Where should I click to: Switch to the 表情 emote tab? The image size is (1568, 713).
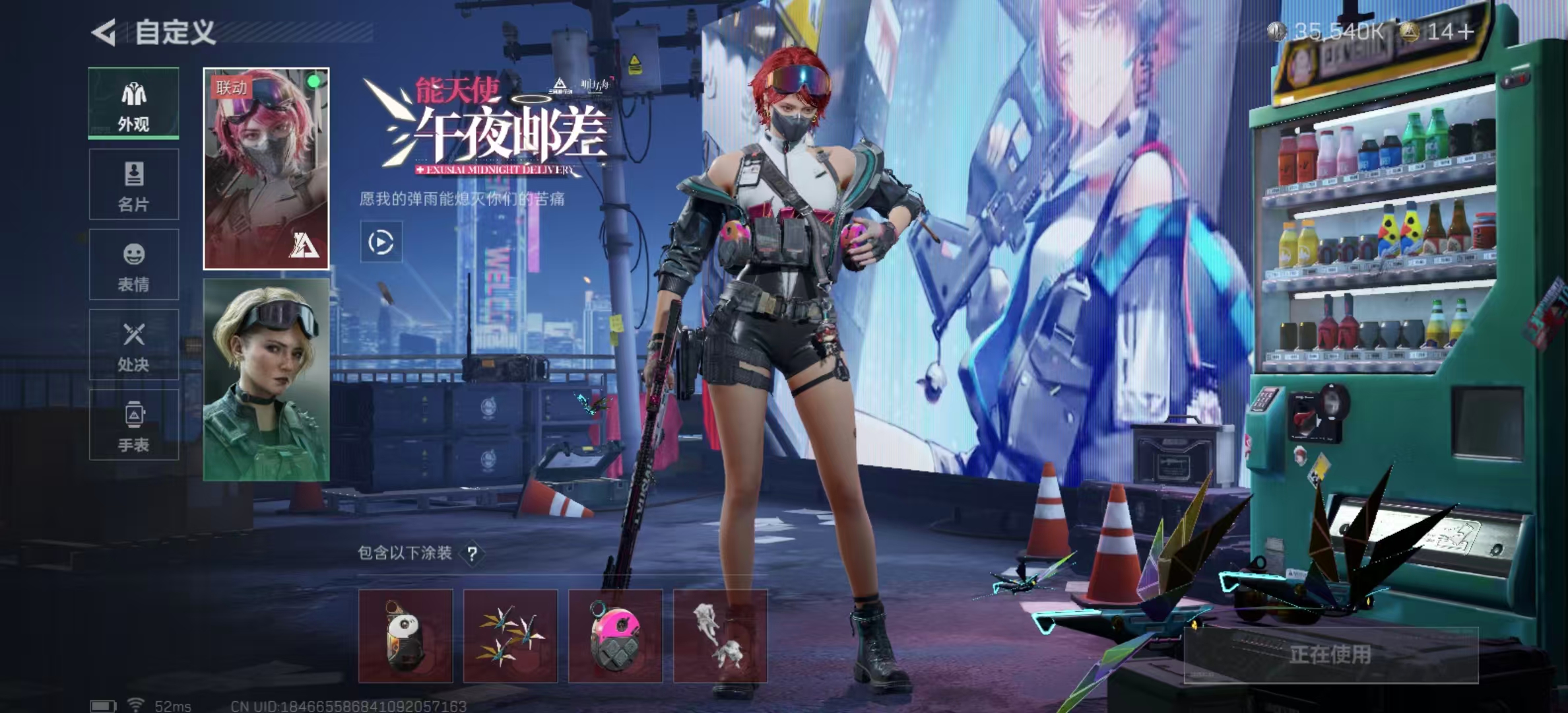[134, 264]
